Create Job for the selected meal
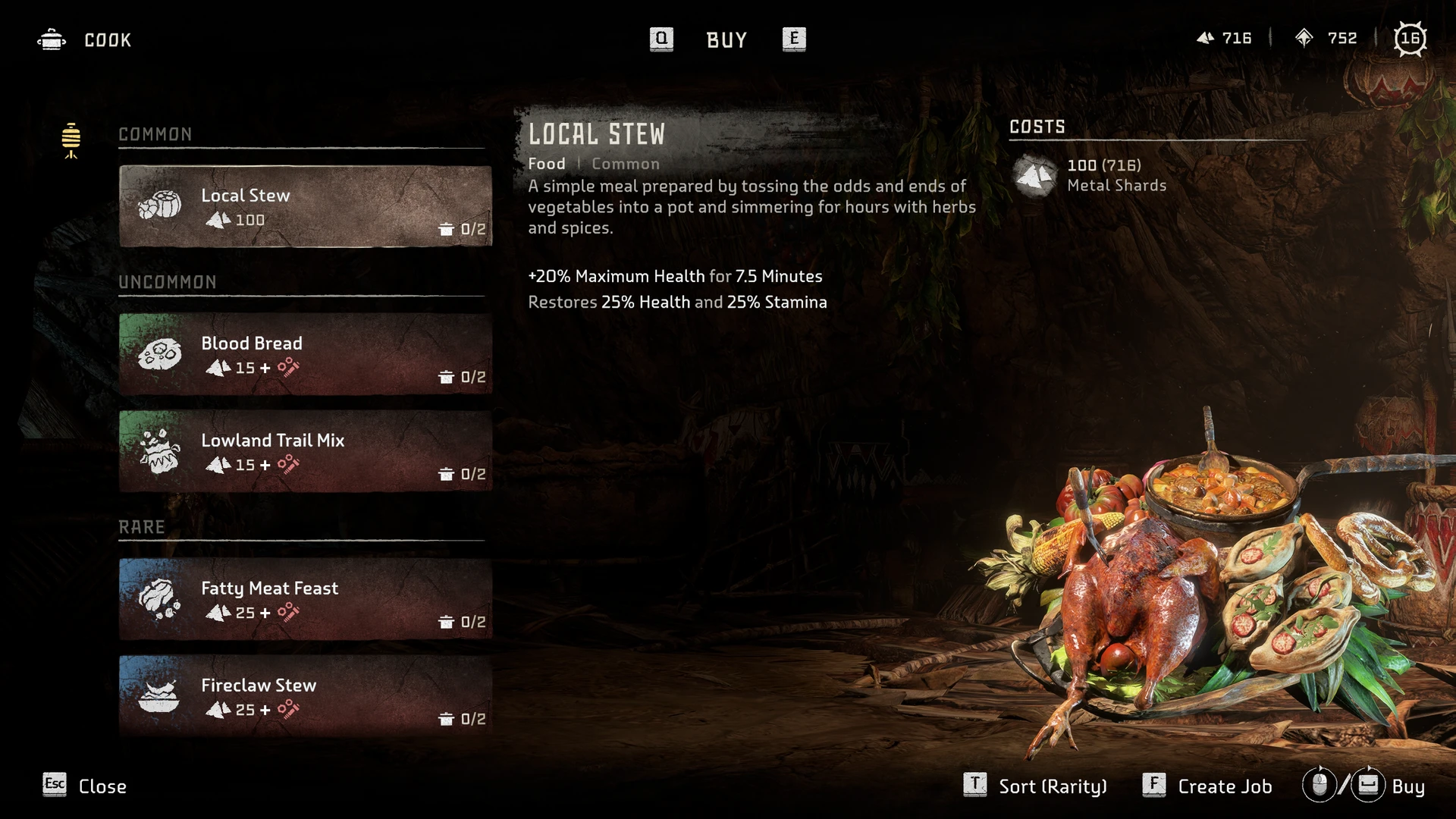 [1207, 786]
